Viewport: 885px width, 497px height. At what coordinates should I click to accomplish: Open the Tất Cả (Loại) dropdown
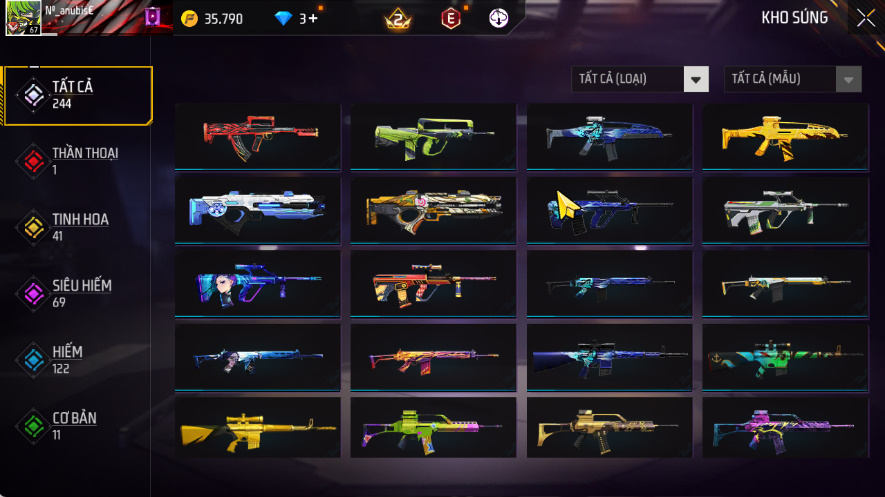point(640,79)
